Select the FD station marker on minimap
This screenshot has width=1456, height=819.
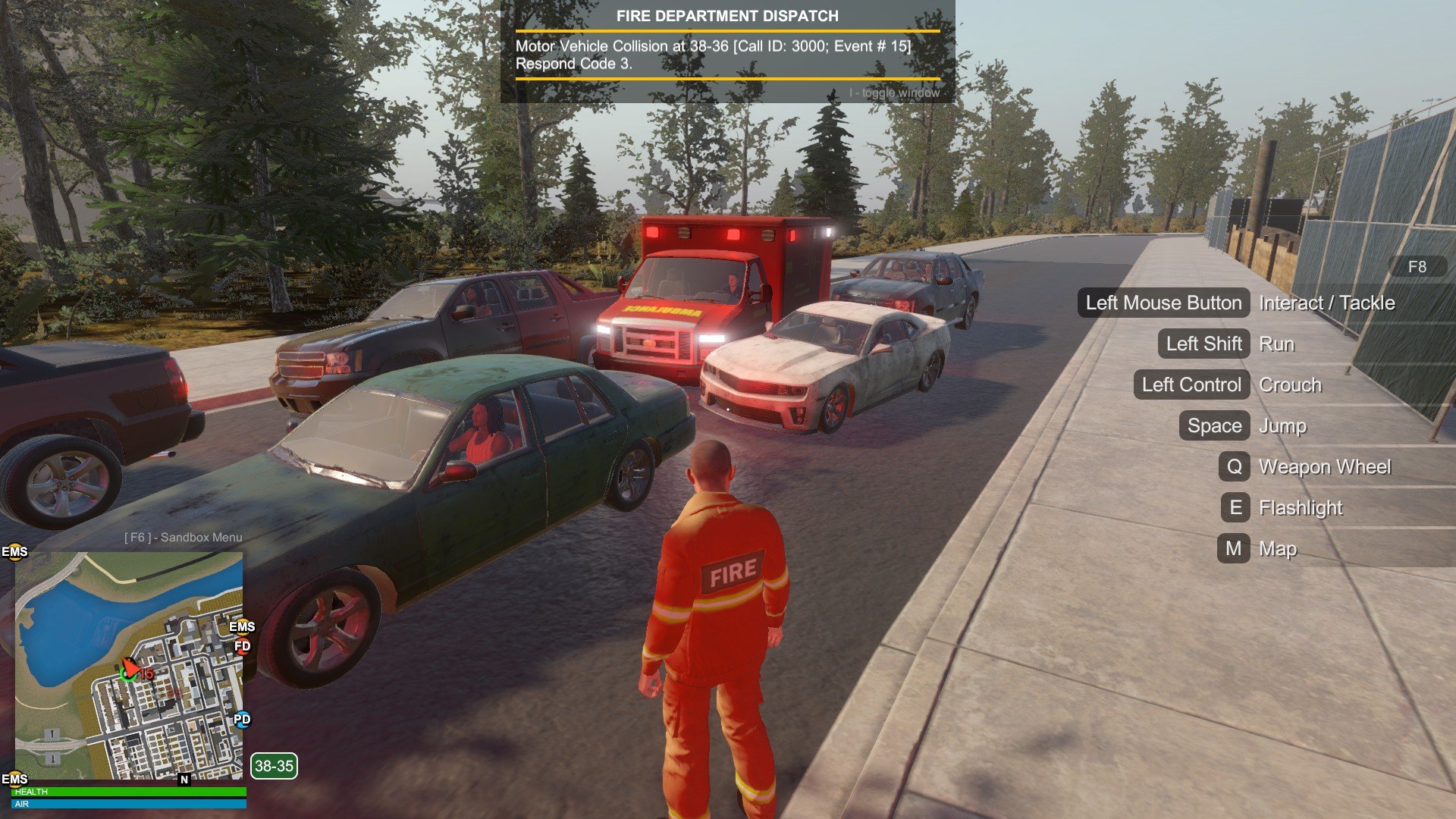coord(242,646)
